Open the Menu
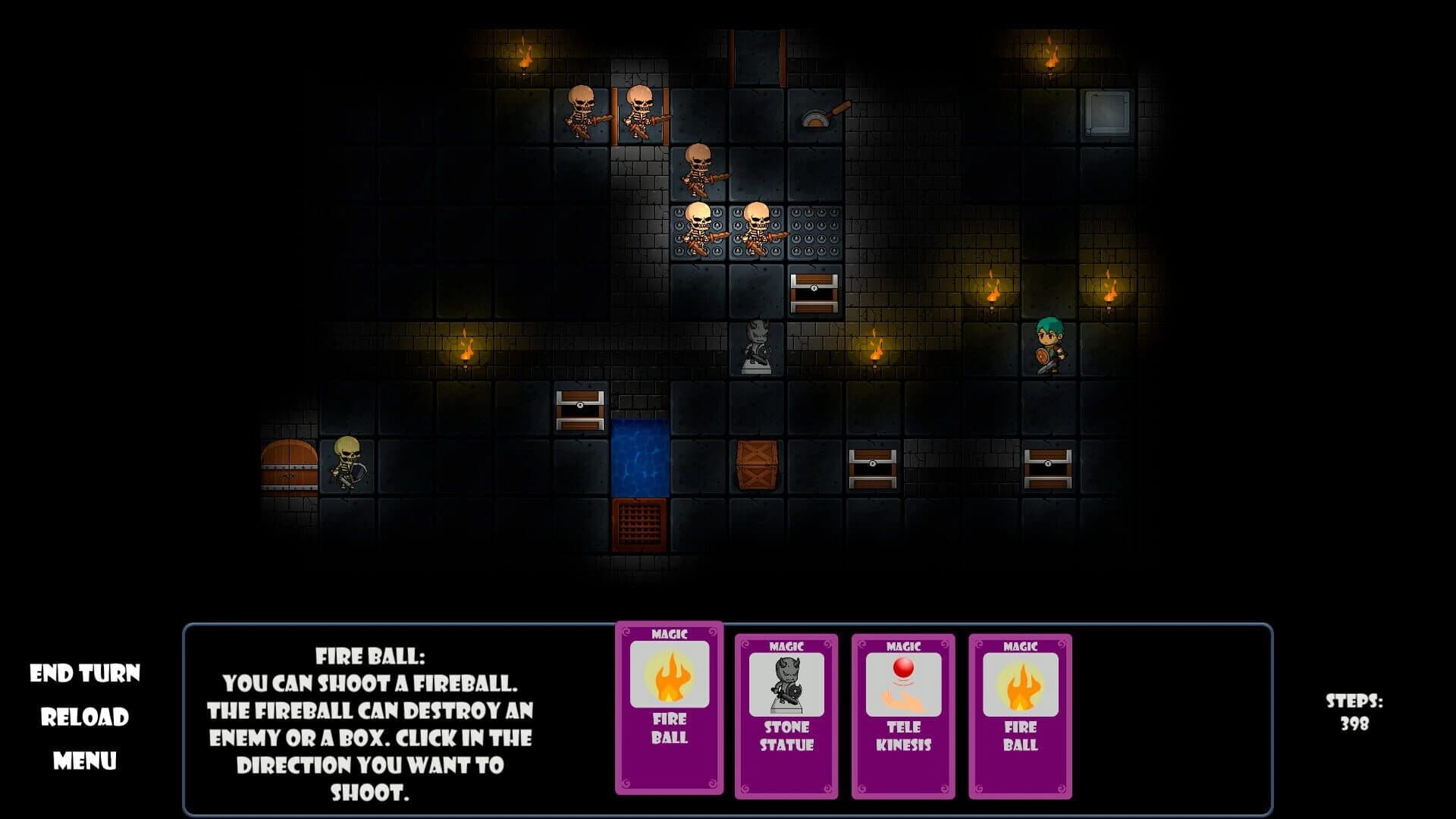Image resolution: width=1456 pixels, height=819 pixels. [86, 758]
